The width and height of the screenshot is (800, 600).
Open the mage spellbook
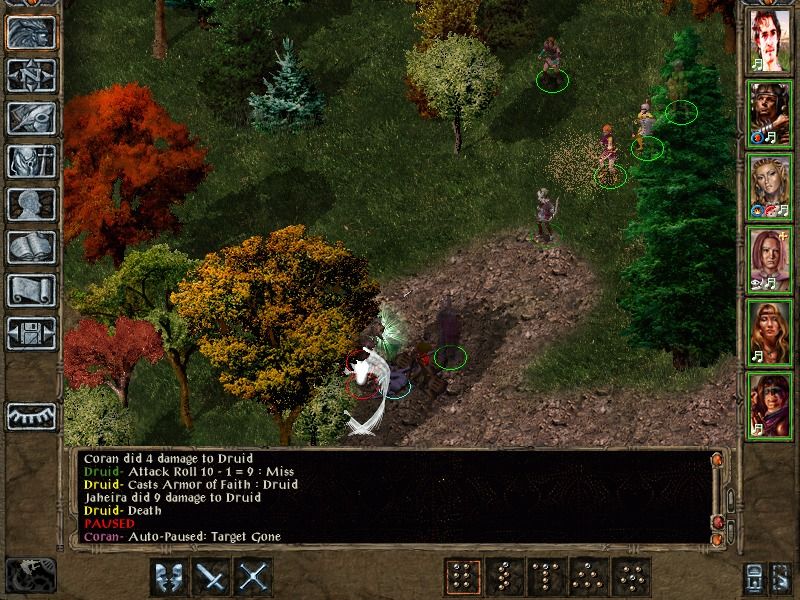(x=30, y=247)
